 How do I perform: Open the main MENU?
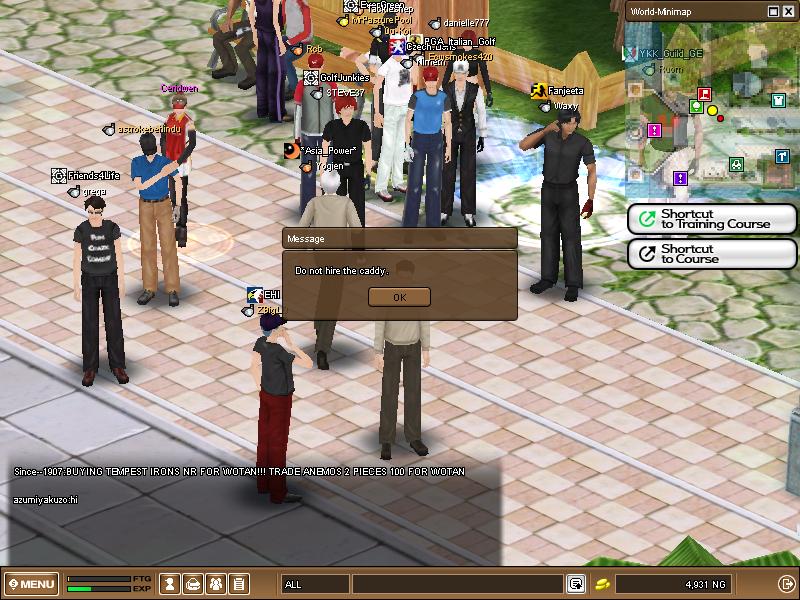pos(31,584)
